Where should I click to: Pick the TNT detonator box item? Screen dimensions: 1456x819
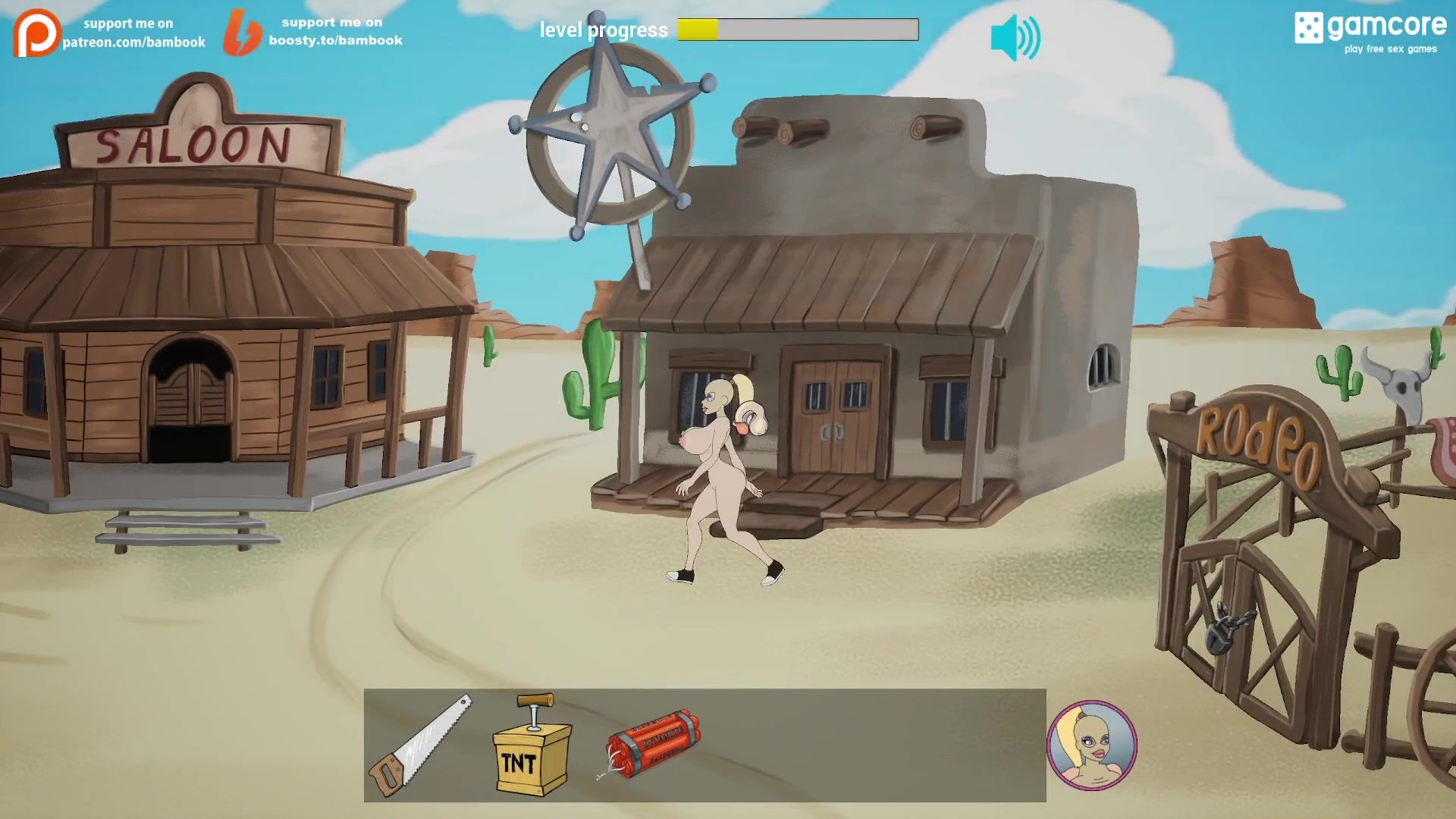point(532,746)
